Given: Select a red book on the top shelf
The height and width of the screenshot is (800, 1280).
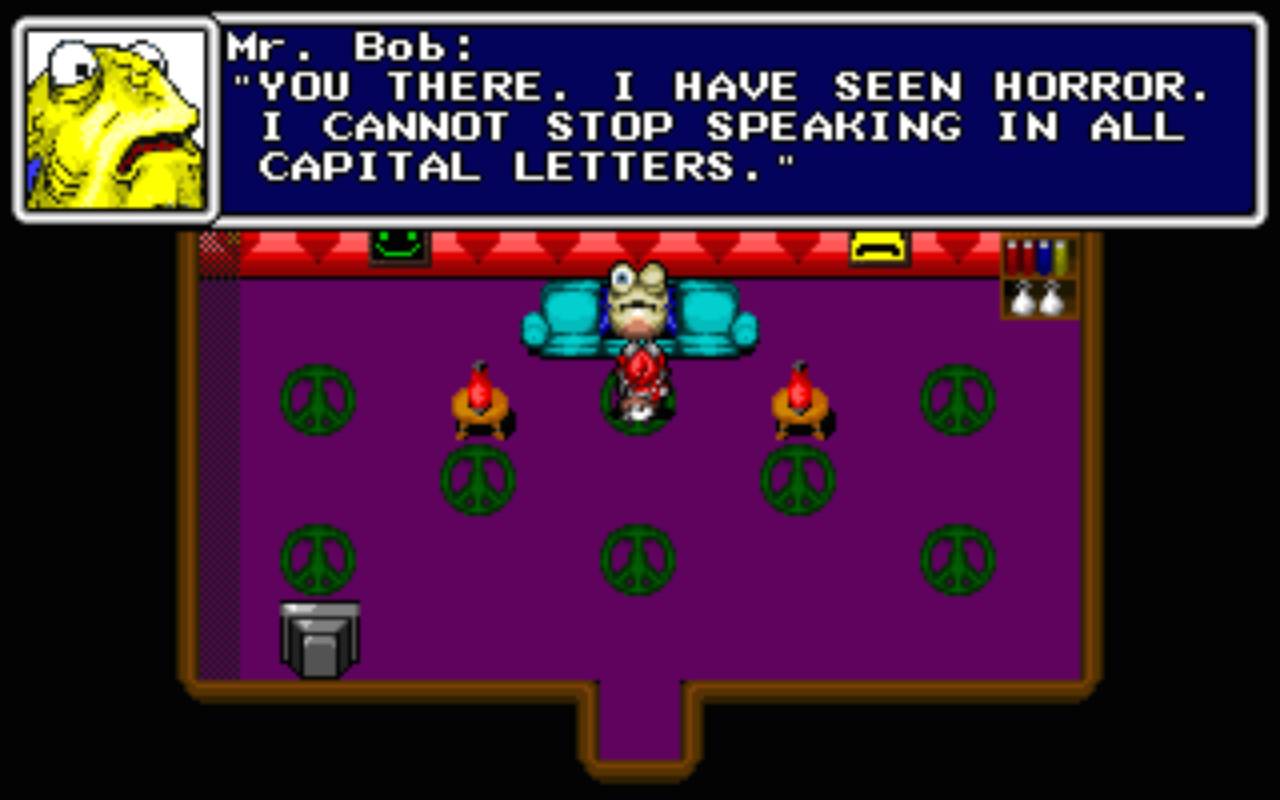Looking at the screenshot, I should click(x=1012, y=258).
